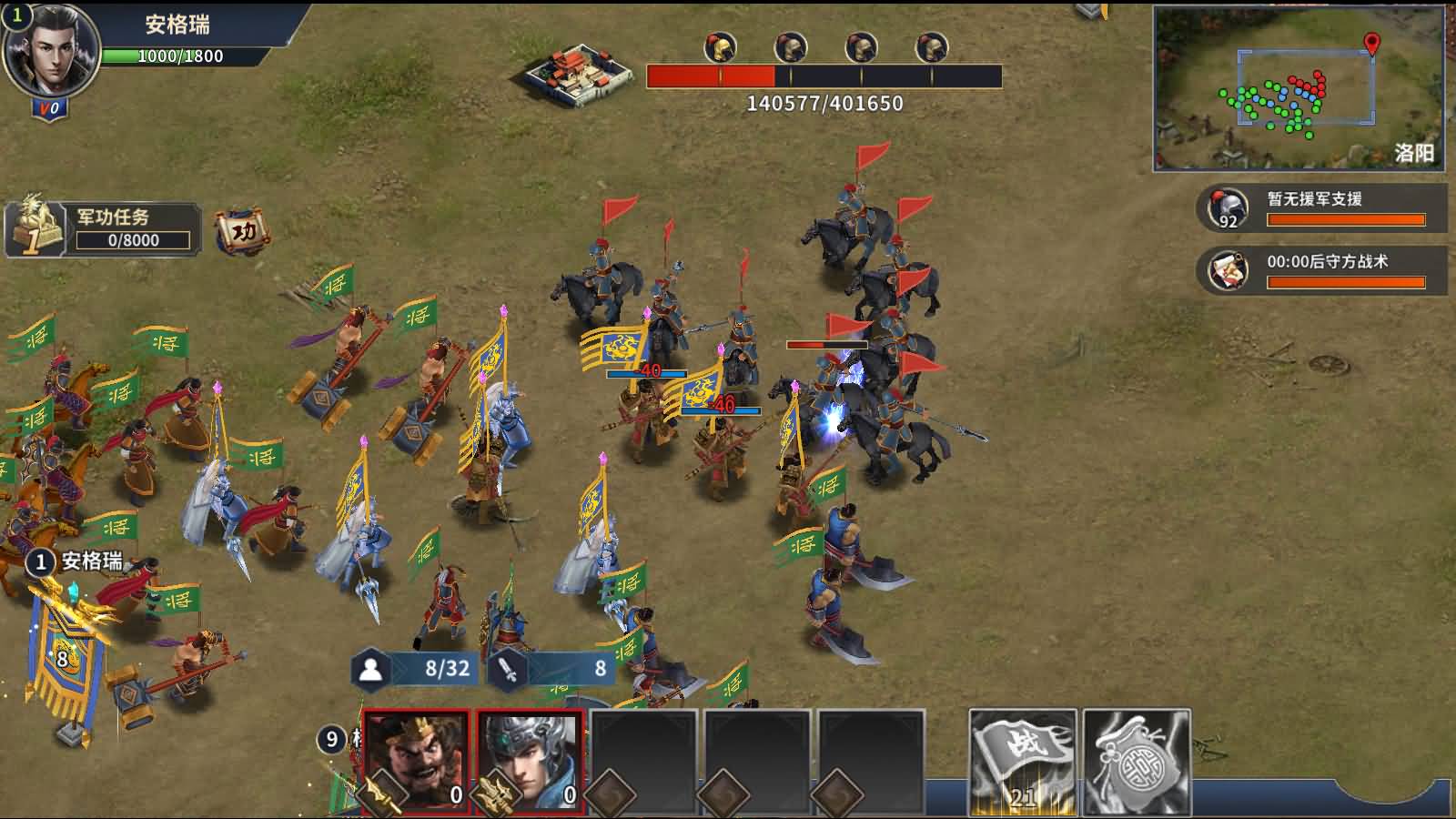Tap the troop count 8/32 indicator
Screen dimensions: 1456x819
pos(418,669)
